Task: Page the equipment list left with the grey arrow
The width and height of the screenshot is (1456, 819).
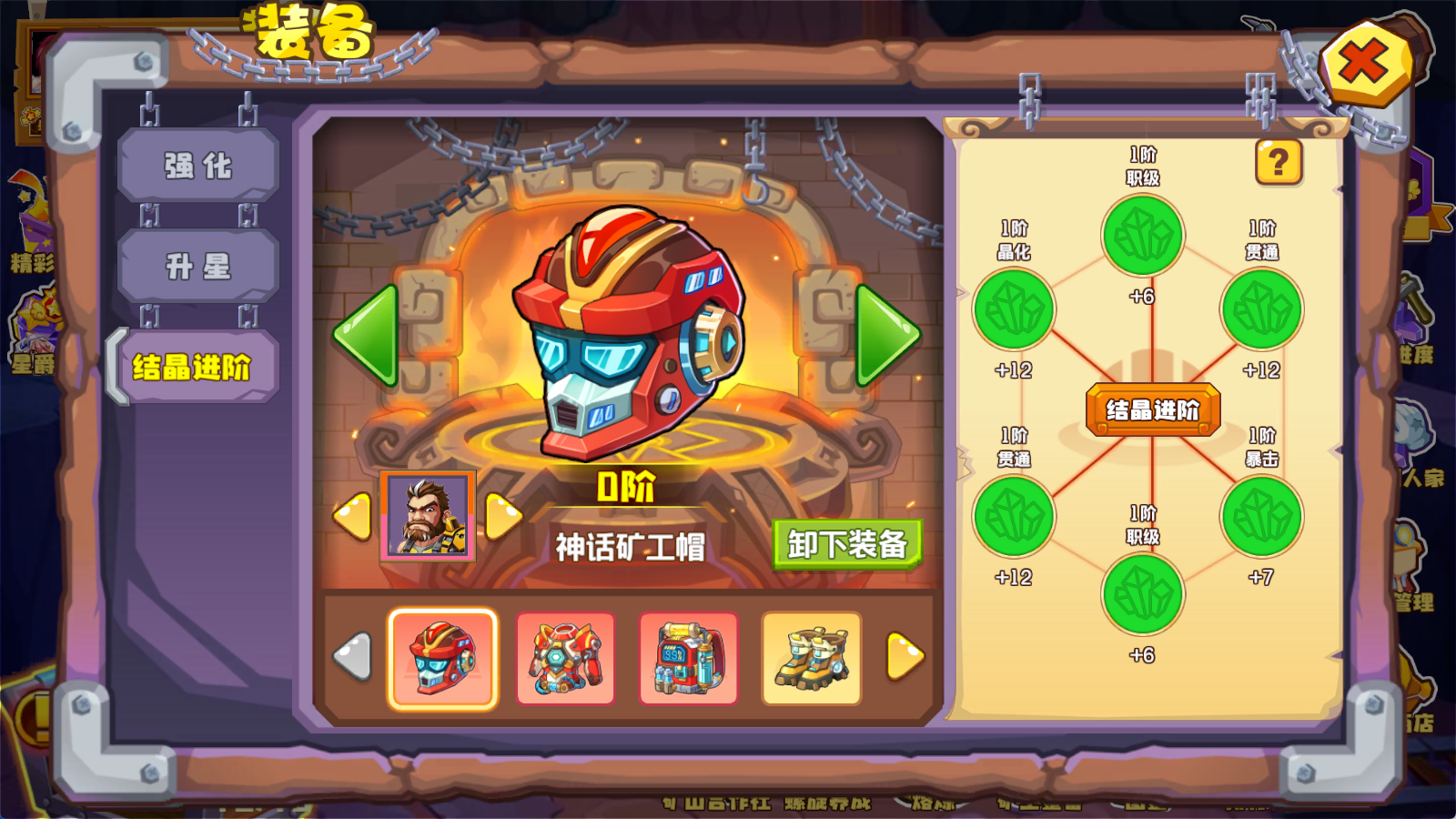Action: coord(353,656)
